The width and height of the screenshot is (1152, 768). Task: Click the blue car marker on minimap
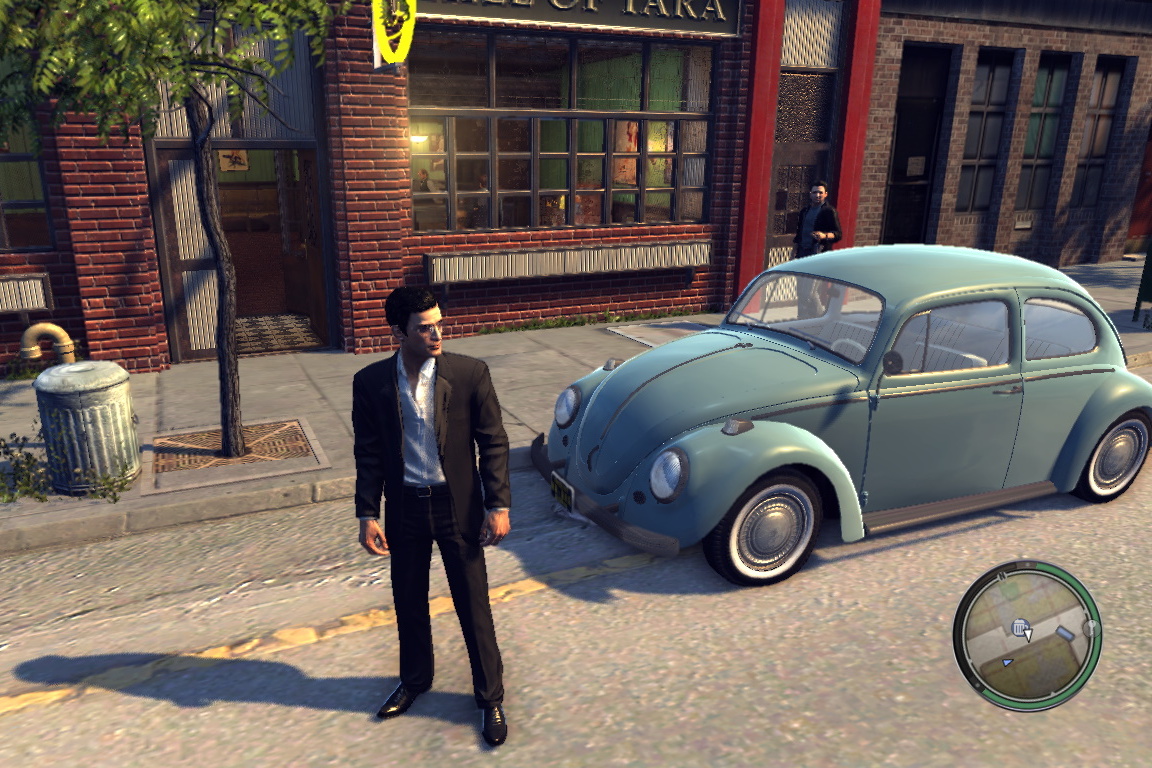coord(1064,634)
